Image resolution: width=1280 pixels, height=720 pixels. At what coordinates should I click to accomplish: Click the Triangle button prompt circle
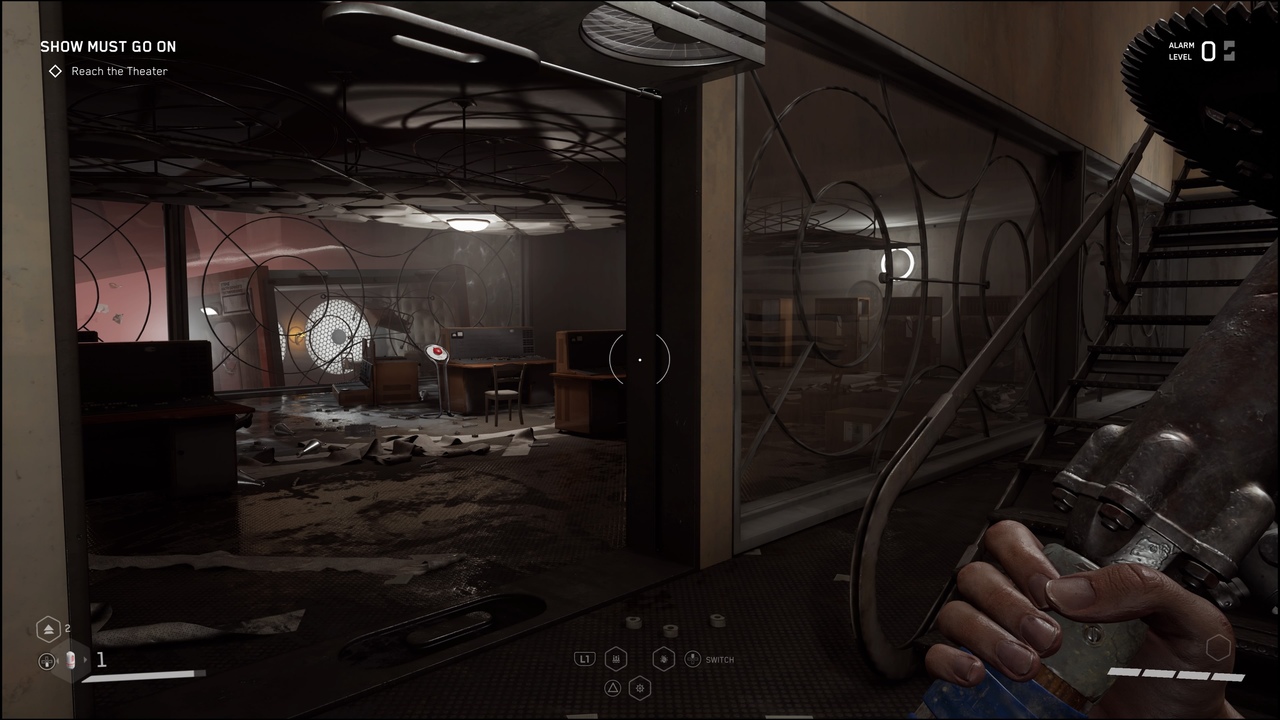tap(613, 688)
